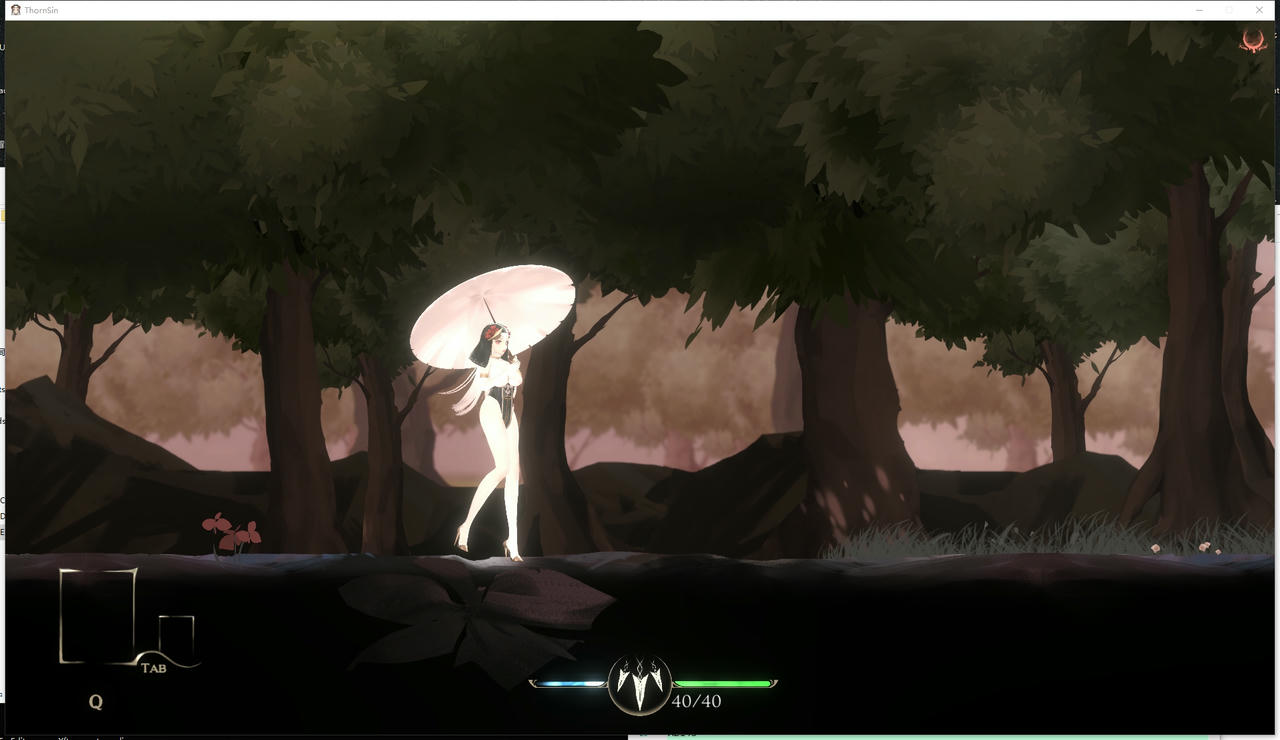Click the ThornSin app icon in the title bar
The height and width of the screenshot is (740, 1280).
12,9
